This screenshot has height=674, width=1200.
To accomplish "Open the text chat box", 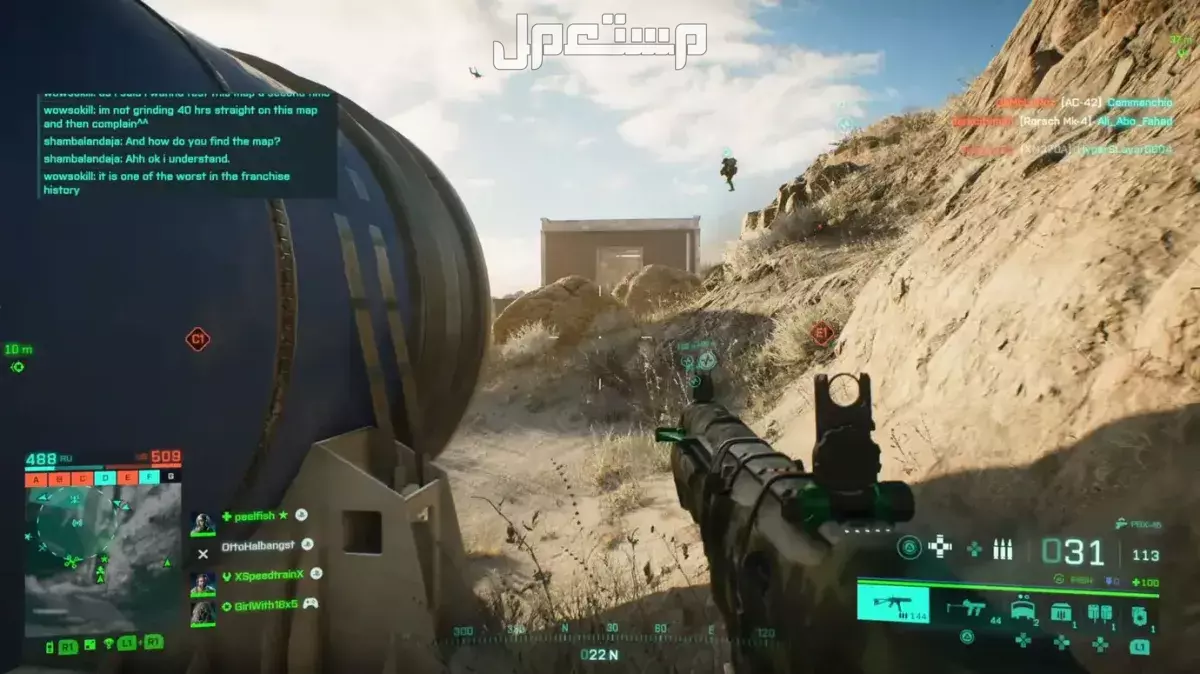I will [188, 144].
